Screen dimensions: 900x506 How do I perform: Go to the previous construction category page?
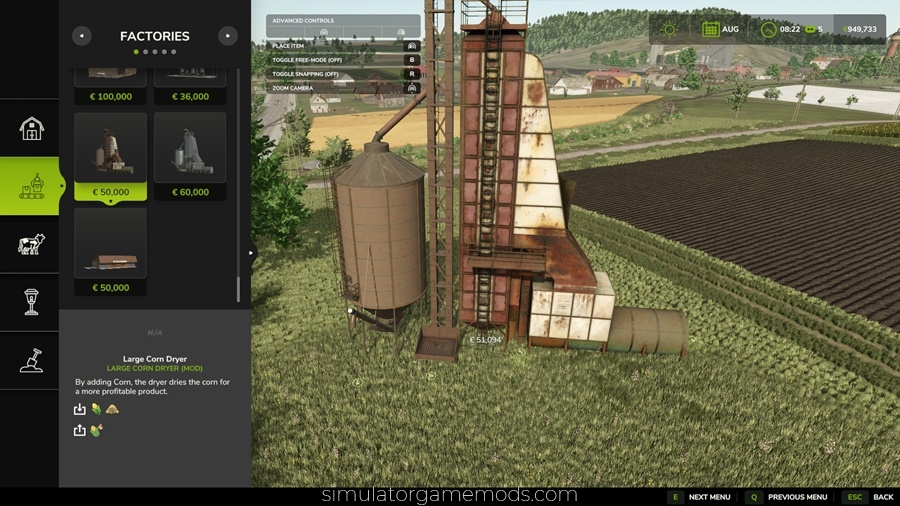[82, 36]
